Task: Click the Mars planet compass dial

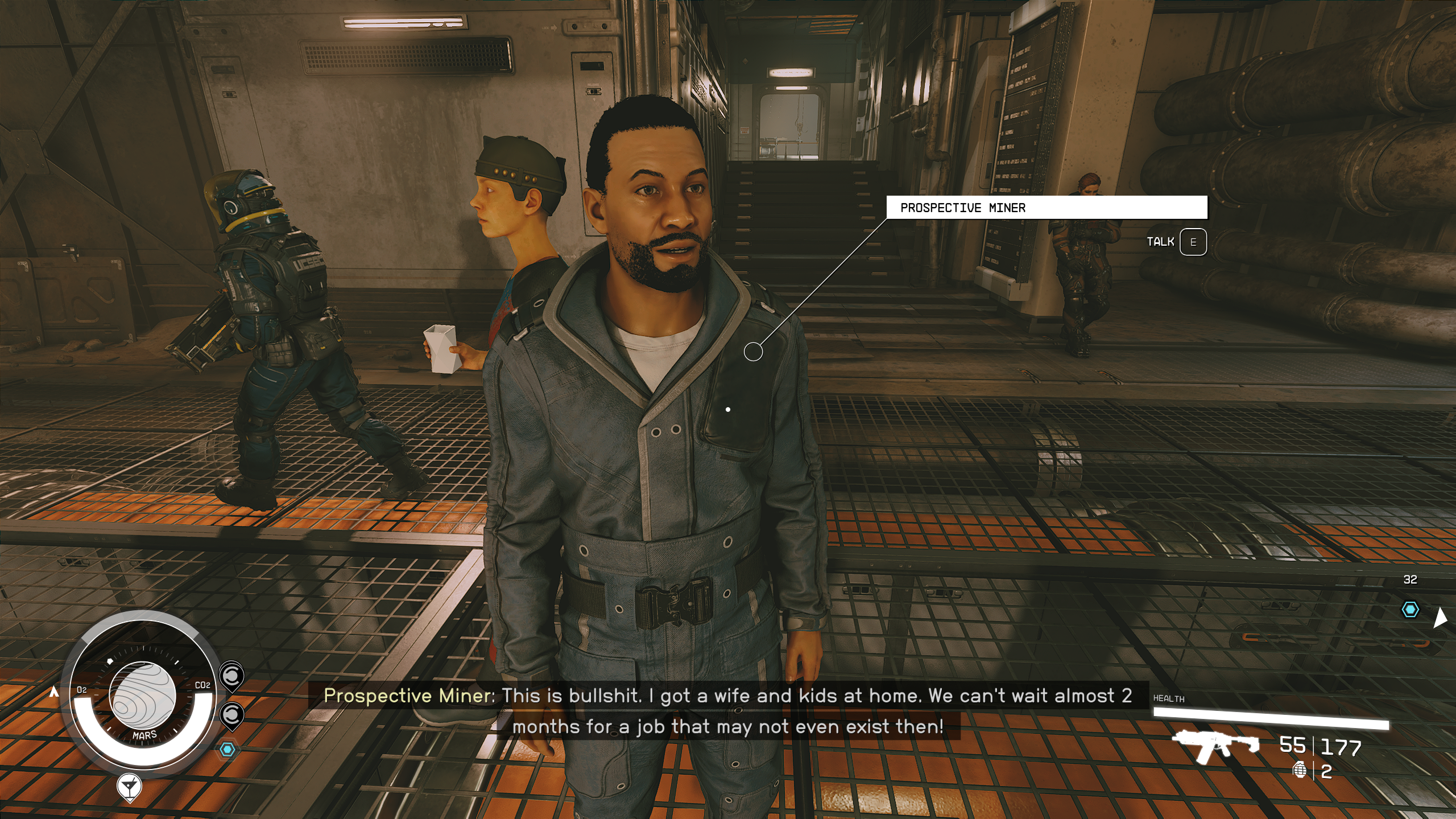Action: [x=142, y=695]
